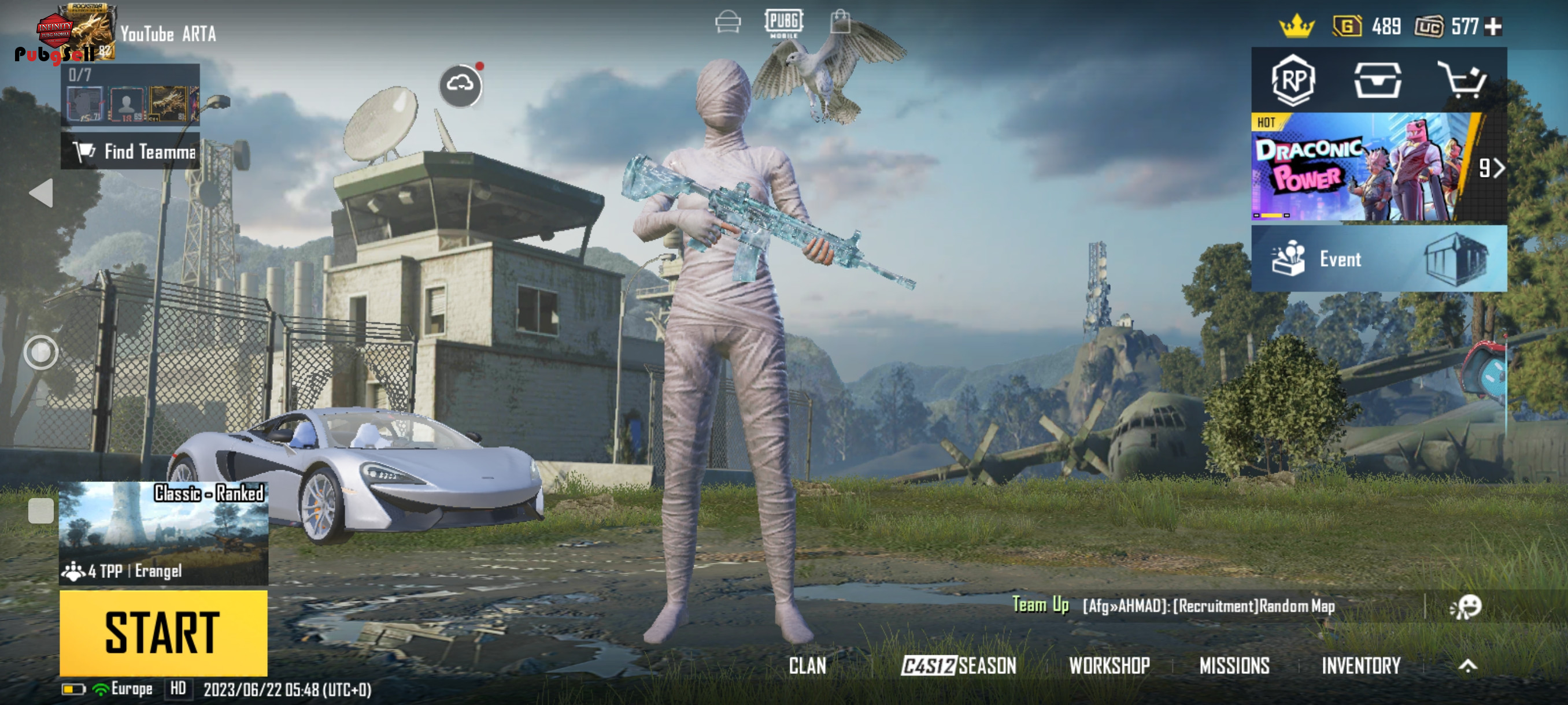The image size is (1568, 705).
Task: Switch to the vehicle lobby view
Action: click(x=728, y=23)
